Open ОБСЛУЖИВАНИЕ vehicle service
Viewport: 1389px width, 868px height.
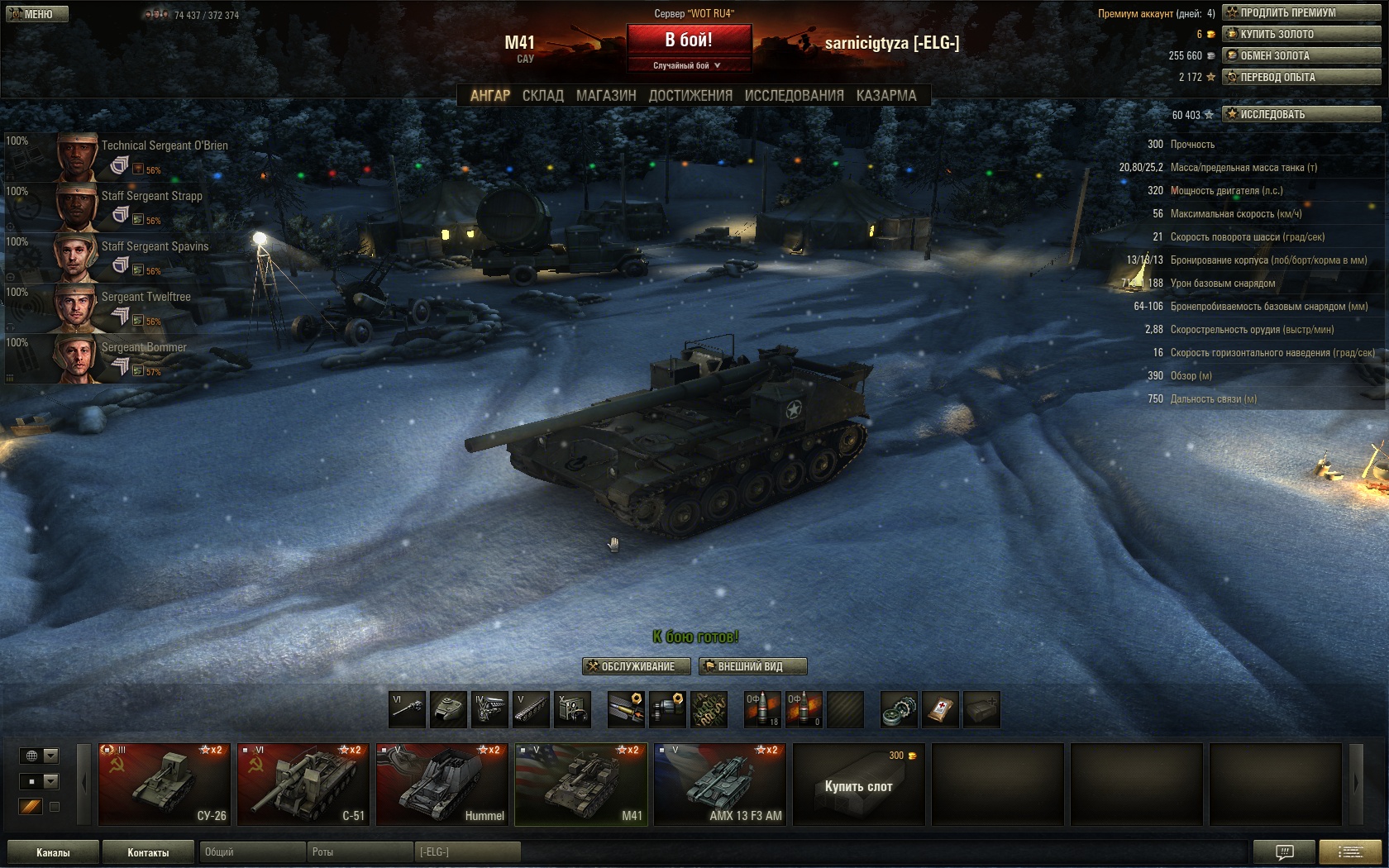pyautogui.click(x=637, y=666)
